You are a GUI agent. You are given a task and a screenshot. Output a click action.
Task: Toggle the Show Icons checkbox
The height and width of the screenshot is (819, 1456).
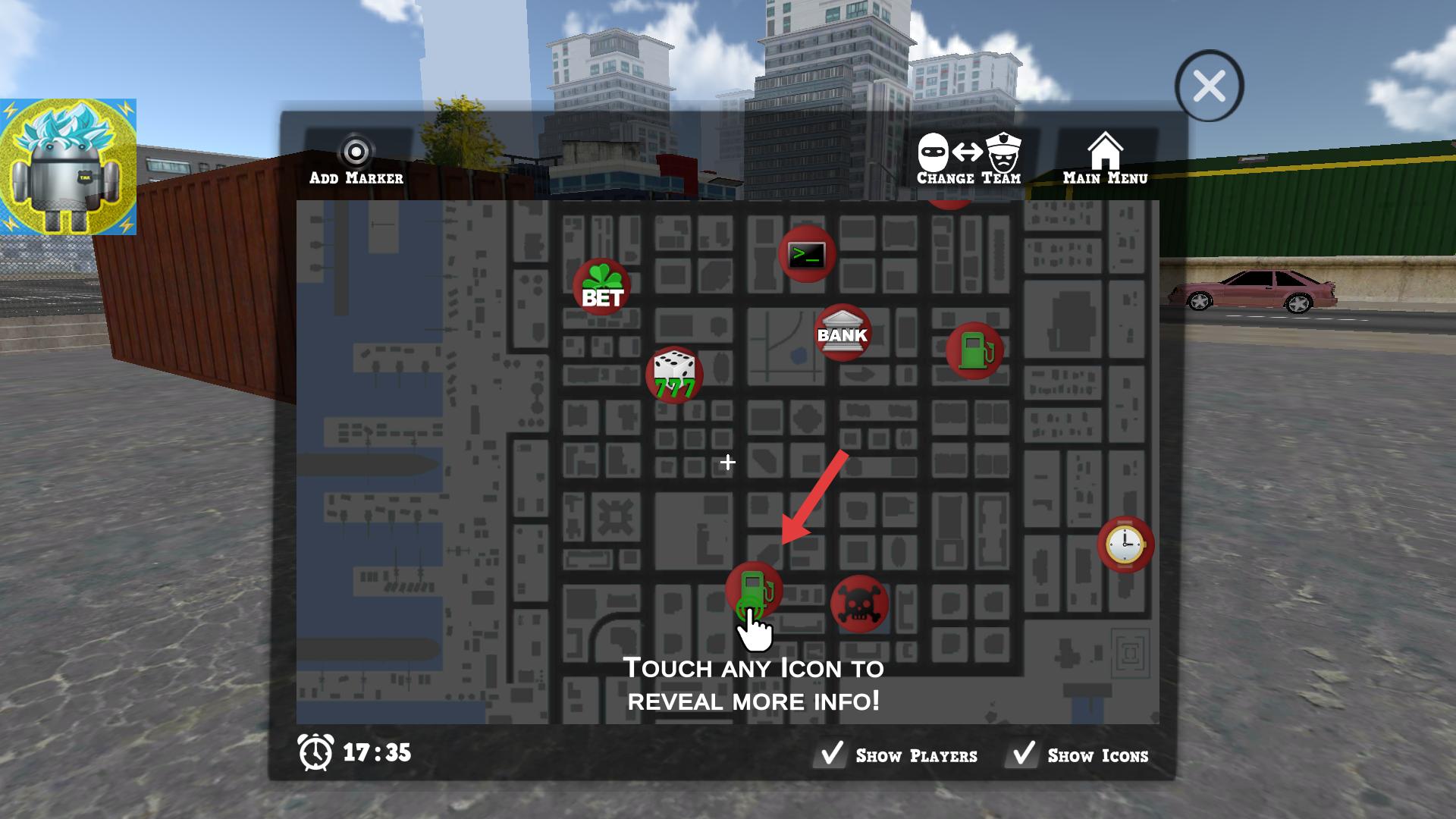click(x=1024, y=755)
